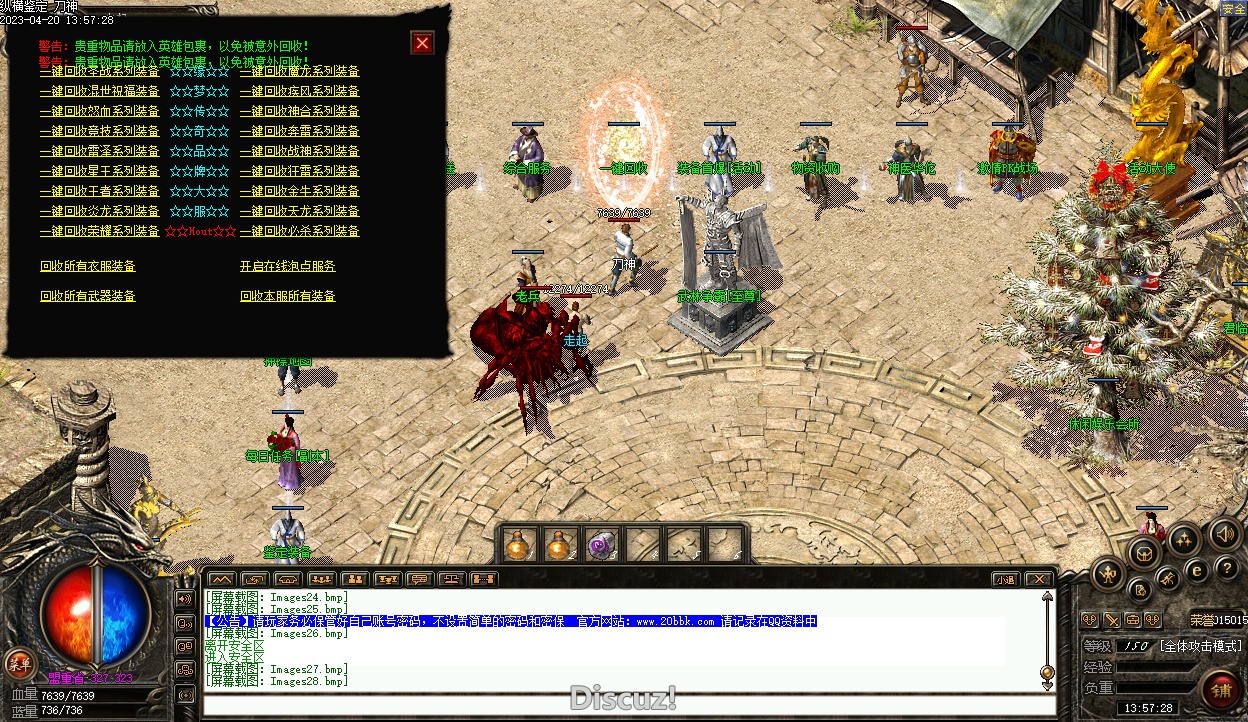Click 一键回收天龙系列装备 link

299,211
